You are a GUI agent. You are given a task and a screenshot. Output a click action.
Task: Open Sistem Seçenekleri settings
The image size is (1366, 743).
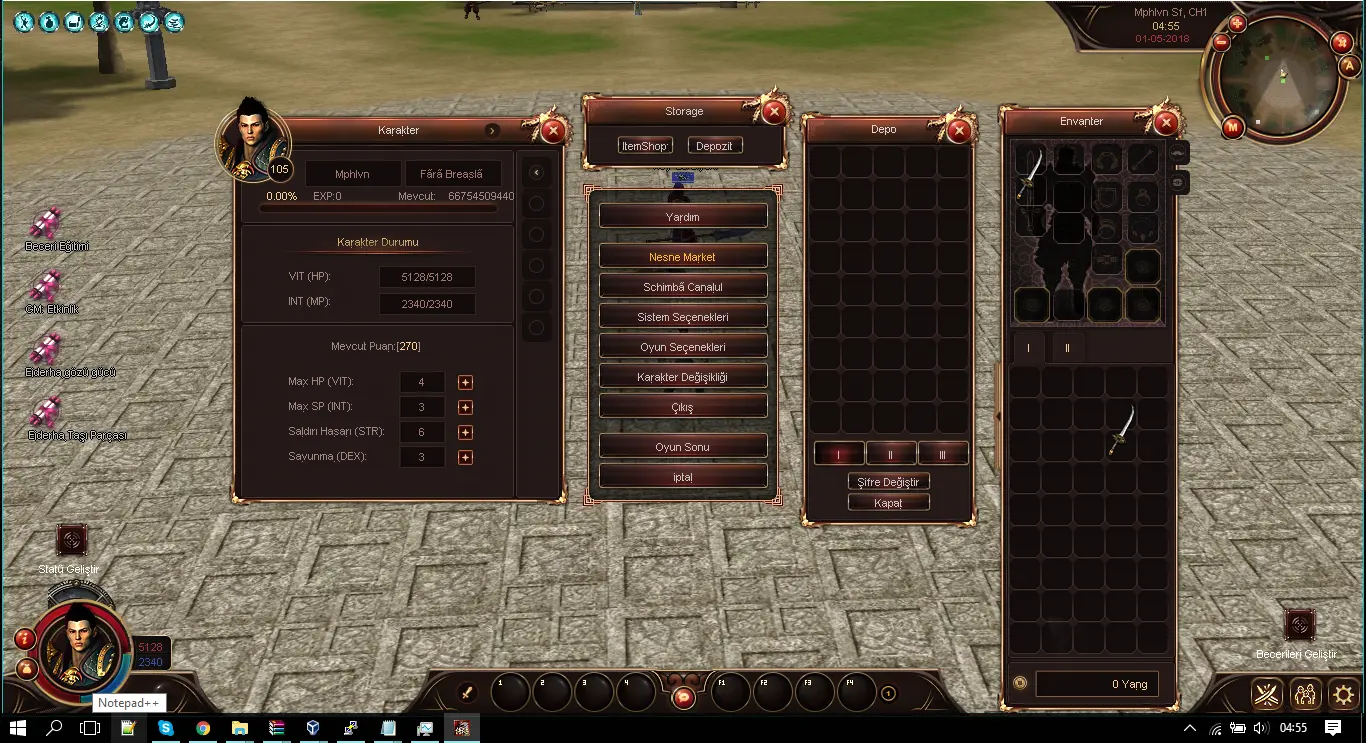pos(683,317)
